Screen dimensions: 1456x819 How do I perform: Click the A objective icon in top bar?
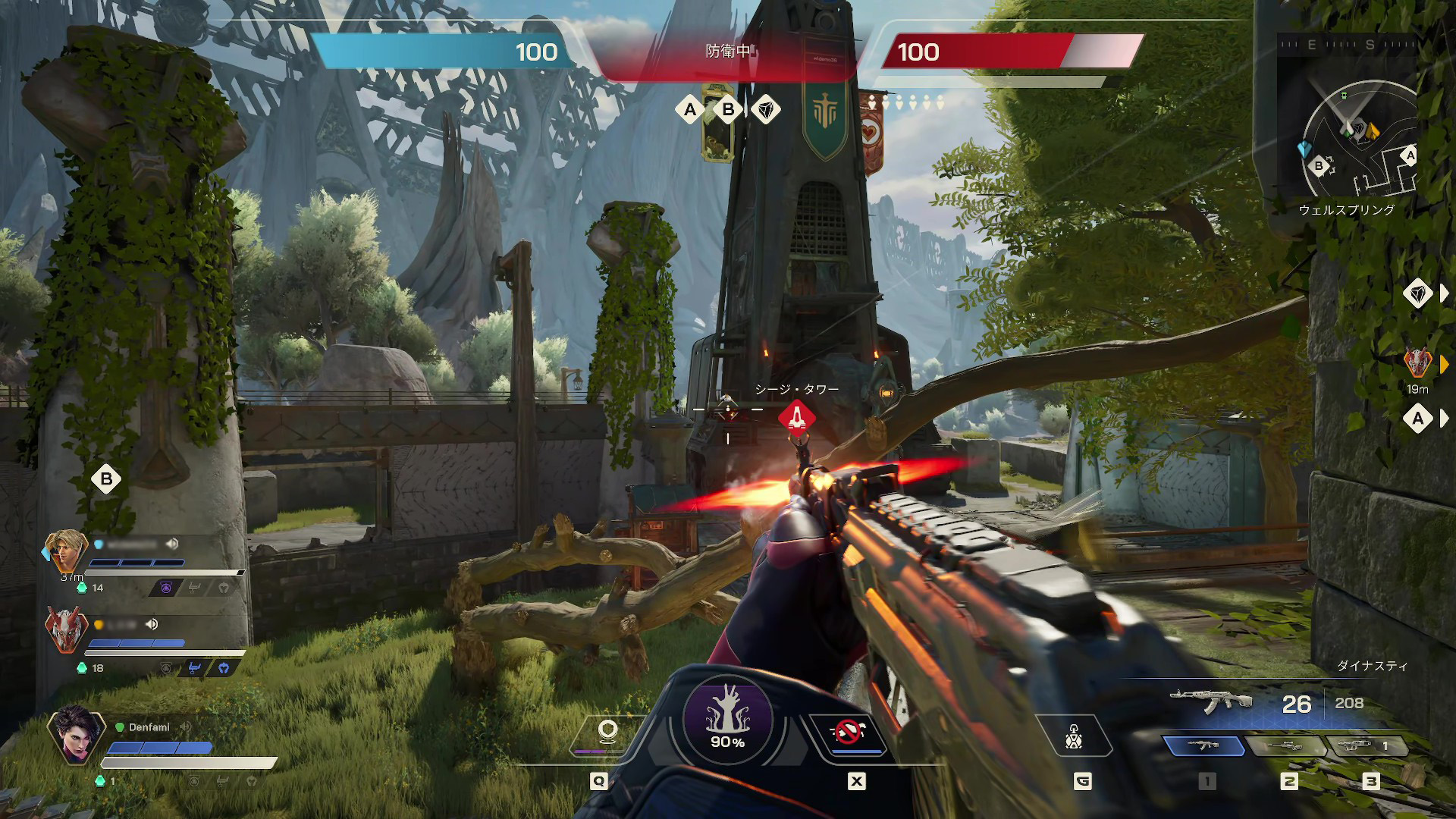[690, 110]
